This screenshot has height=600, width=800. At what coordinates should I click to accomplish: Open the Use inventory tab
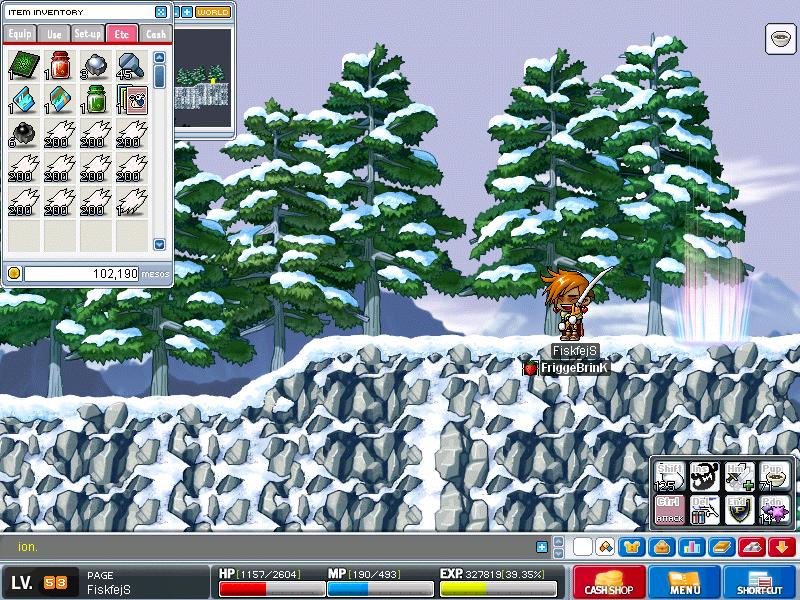coord(53,34)
